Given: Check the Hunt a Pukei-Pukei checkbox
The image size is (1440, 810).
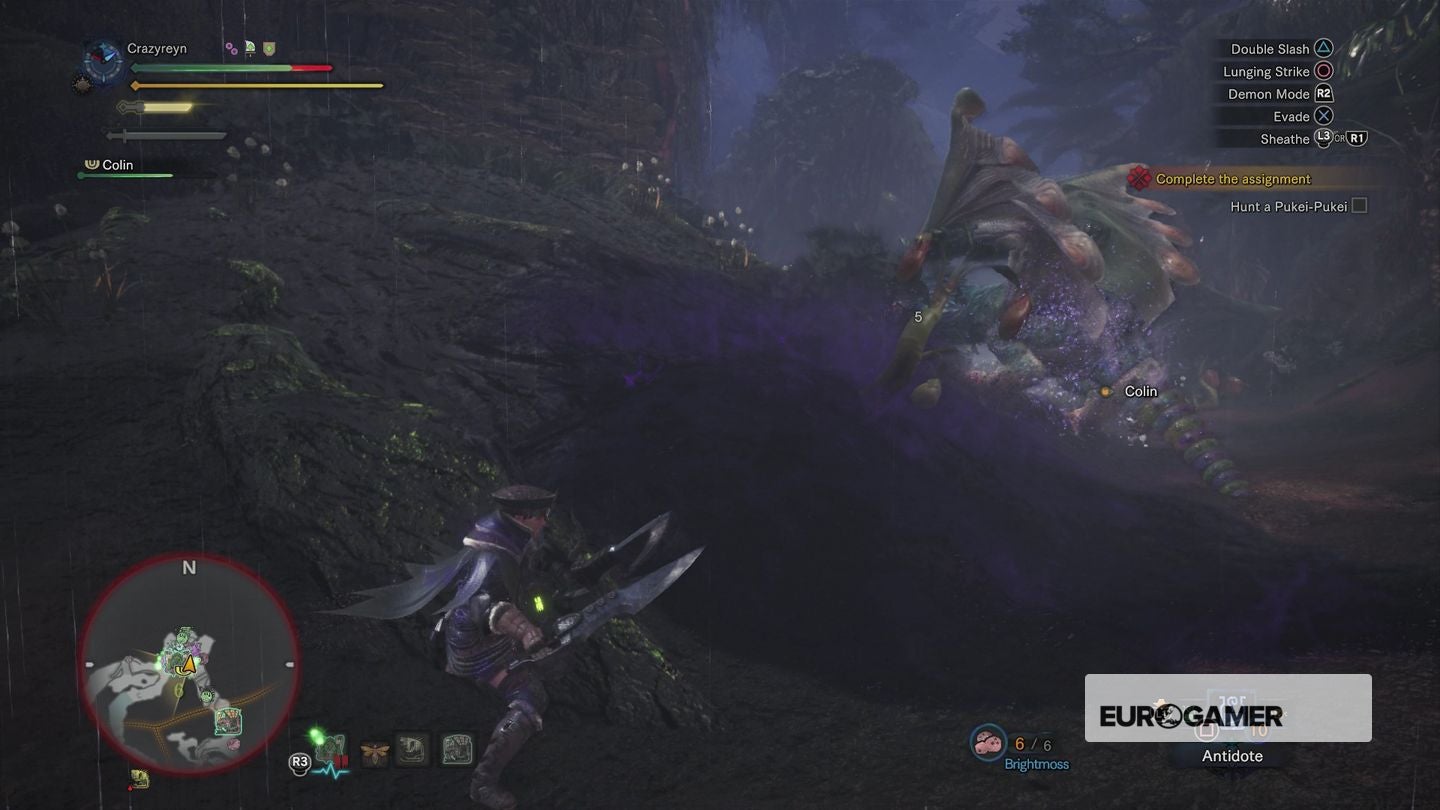Looking at the screenshot, I should tap(1359, 205).
